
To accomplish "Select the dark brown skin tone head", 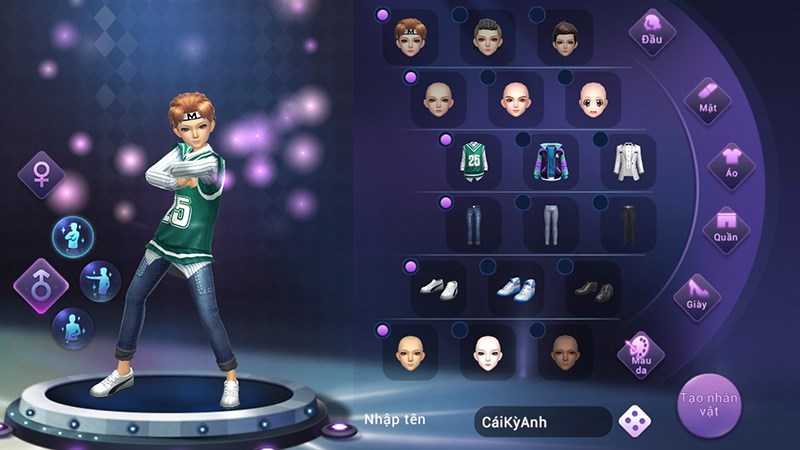I will click(x=565, y=352).
